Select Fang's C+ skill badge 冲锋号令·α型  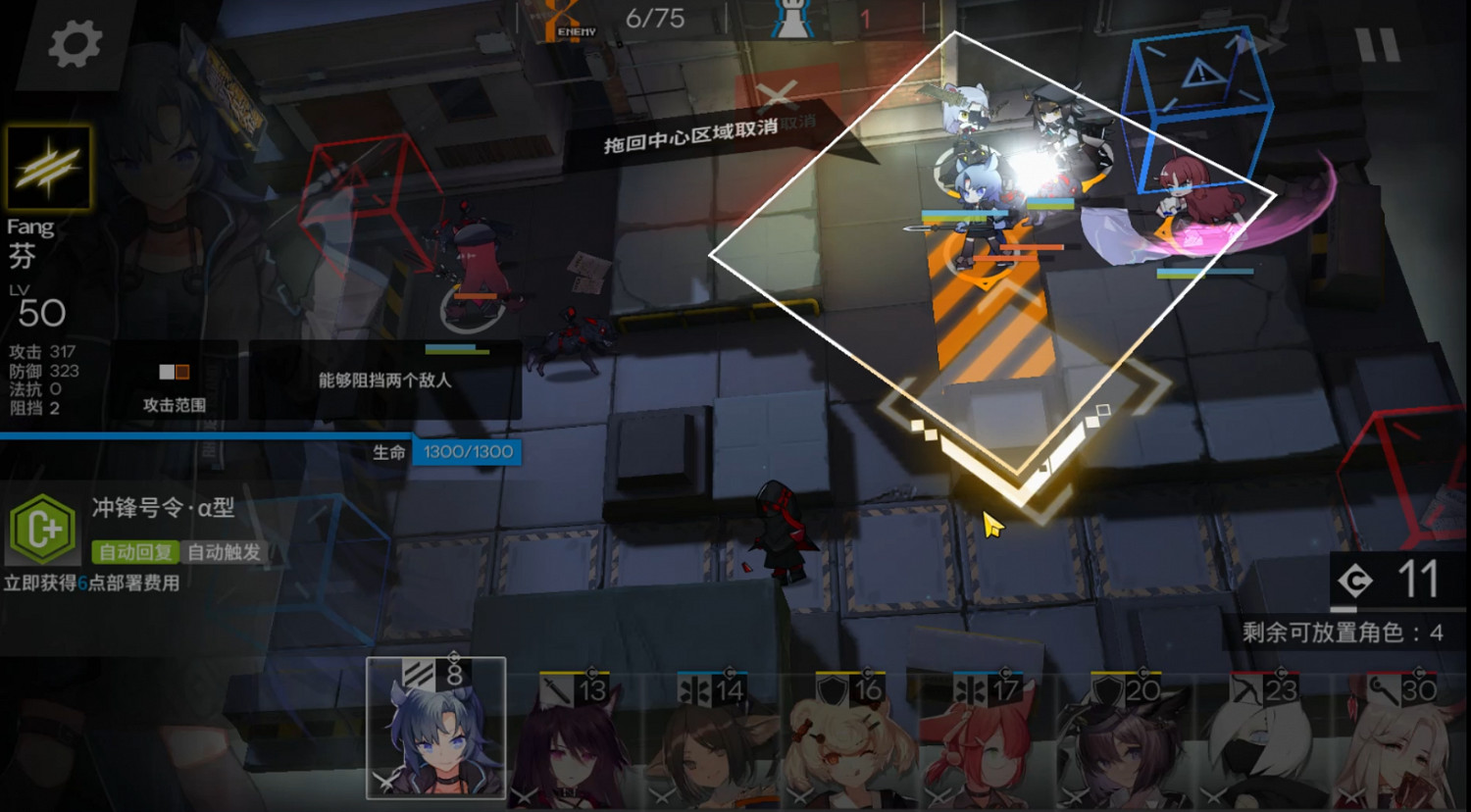pos(43,530)
